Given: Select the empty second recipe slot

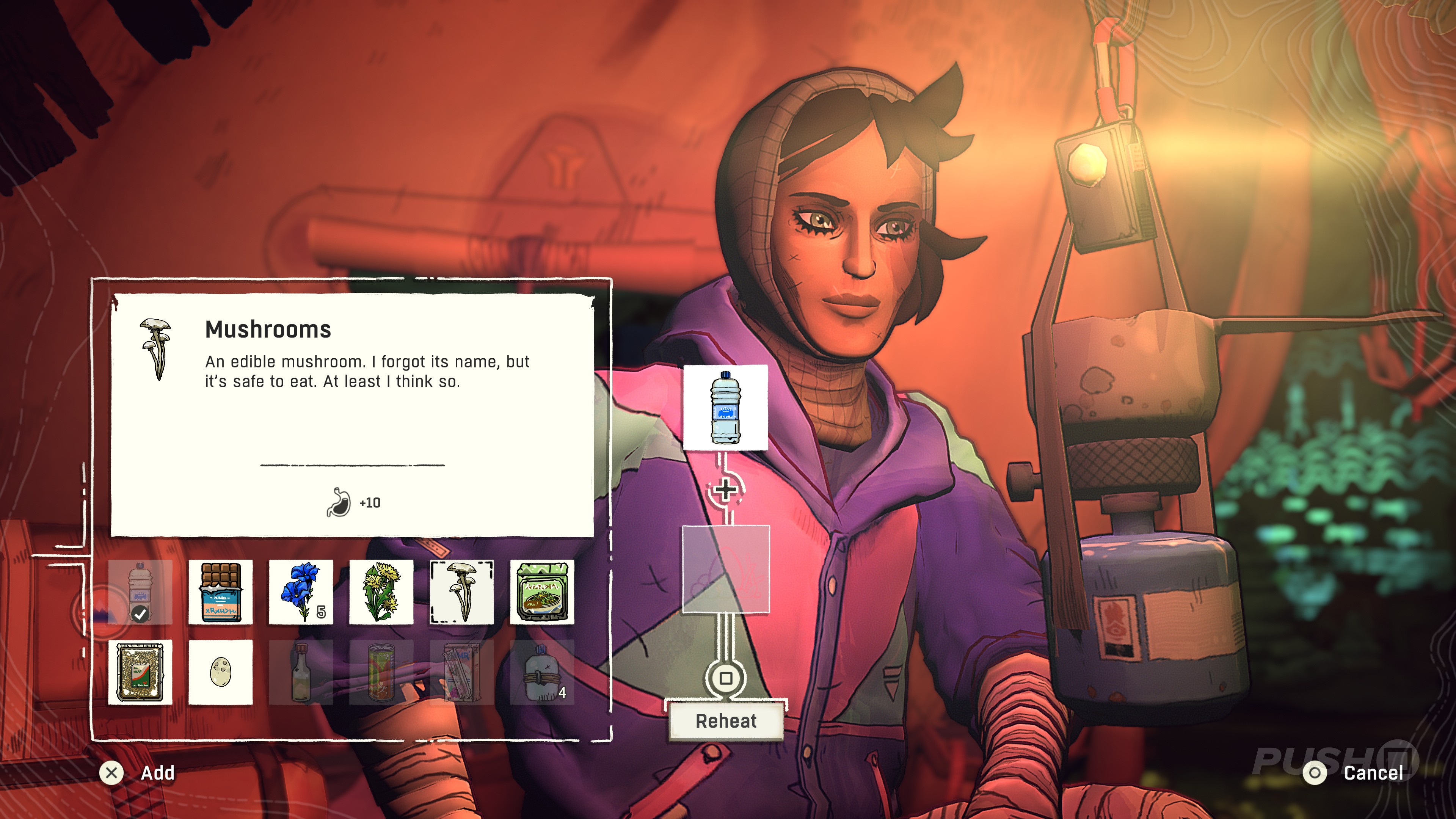Looking at the screenshot, I should [x=726, y=569].
